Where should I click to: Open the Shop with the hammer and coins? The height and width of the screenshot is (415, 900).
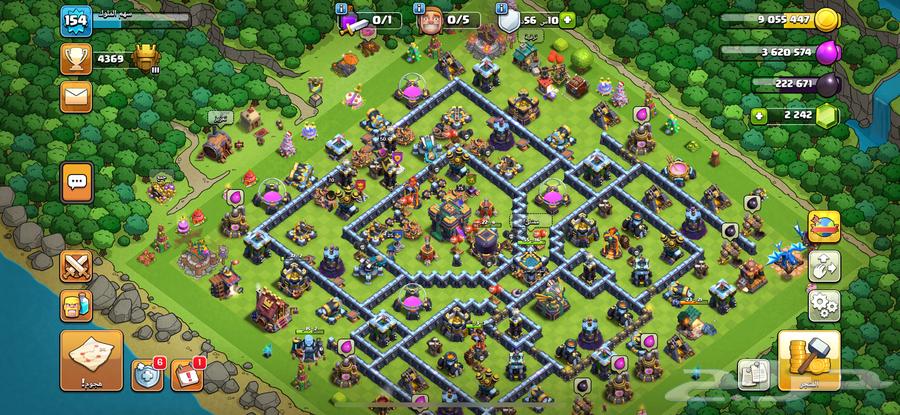808,360
